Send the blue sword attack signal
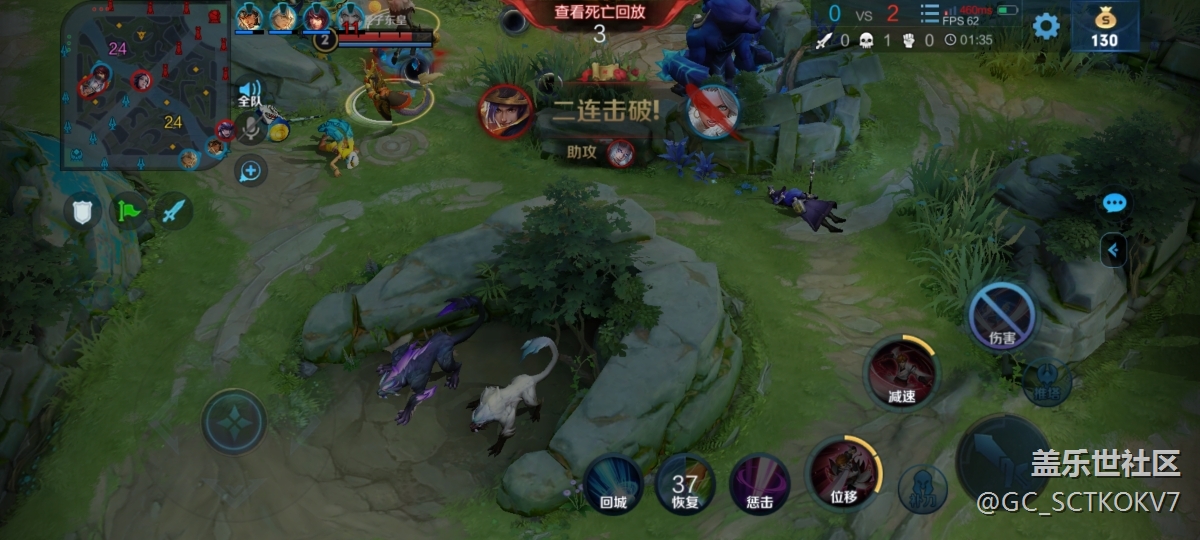The height and width of the screenshot is (540, 1200). point(173,211)
